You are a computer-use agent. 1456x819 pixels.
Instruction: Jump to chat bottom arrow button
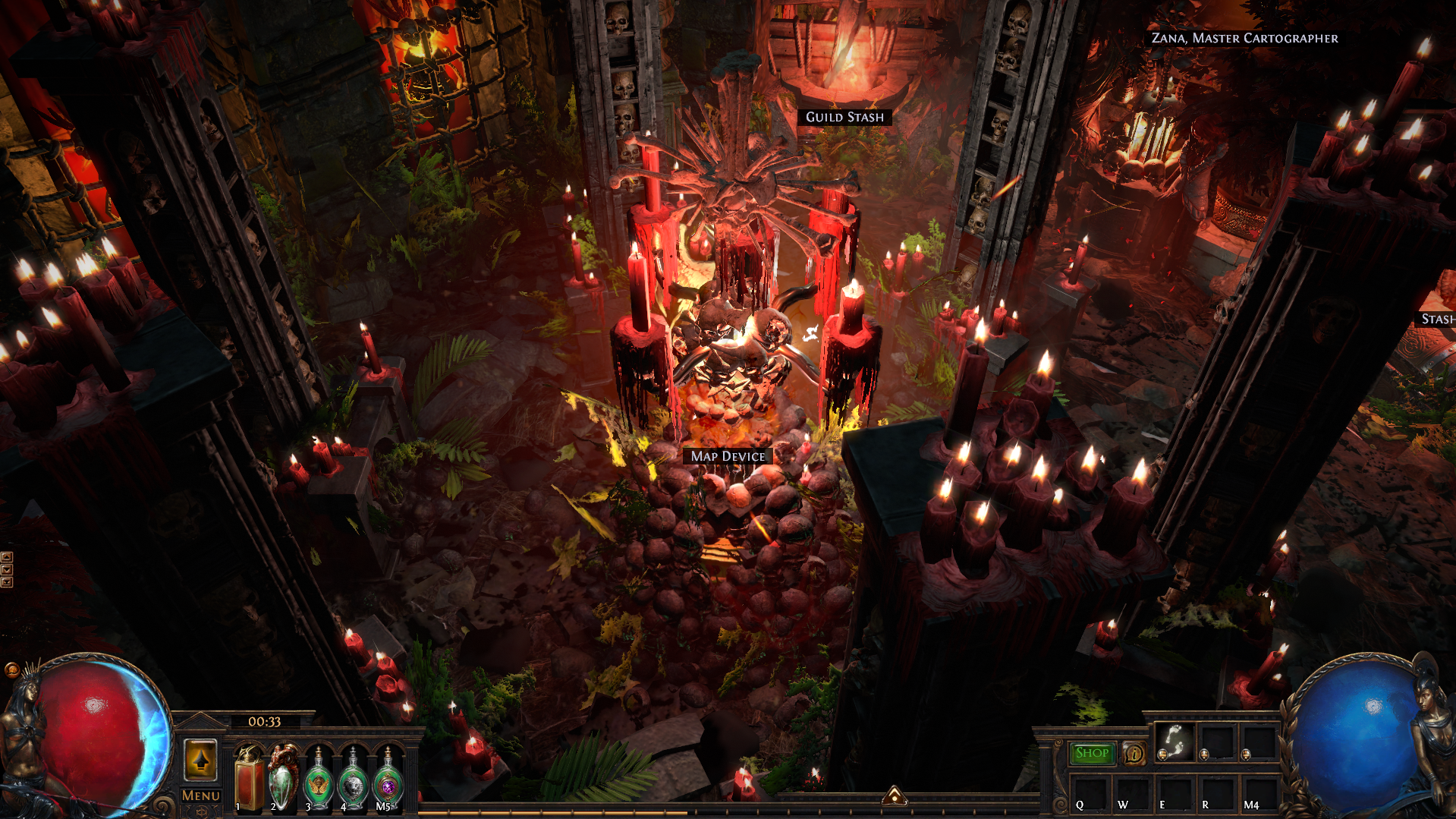(7, 581)
